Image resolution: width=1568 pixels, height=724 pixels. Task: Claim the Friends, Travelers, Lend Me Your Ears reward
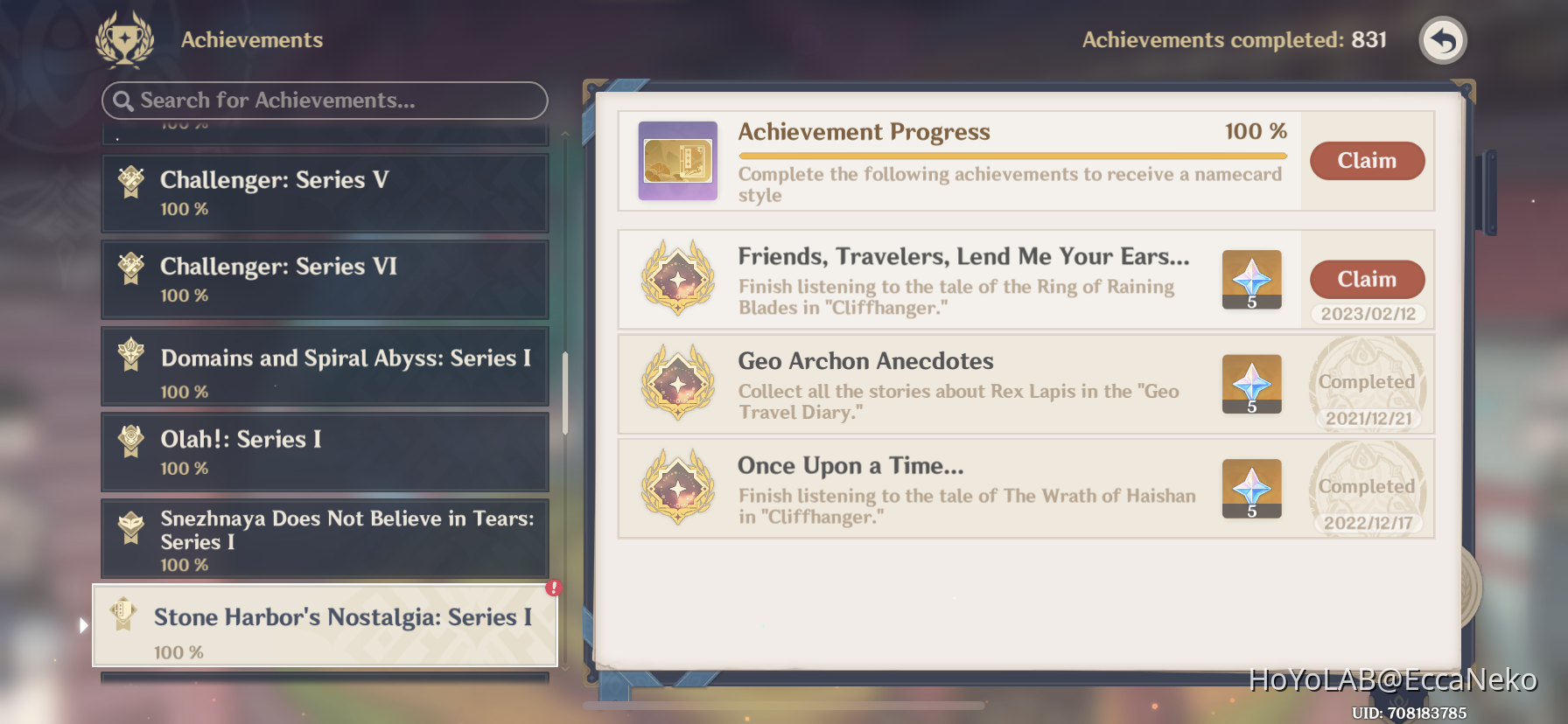pyautogui.click(x=1367, y=279)
